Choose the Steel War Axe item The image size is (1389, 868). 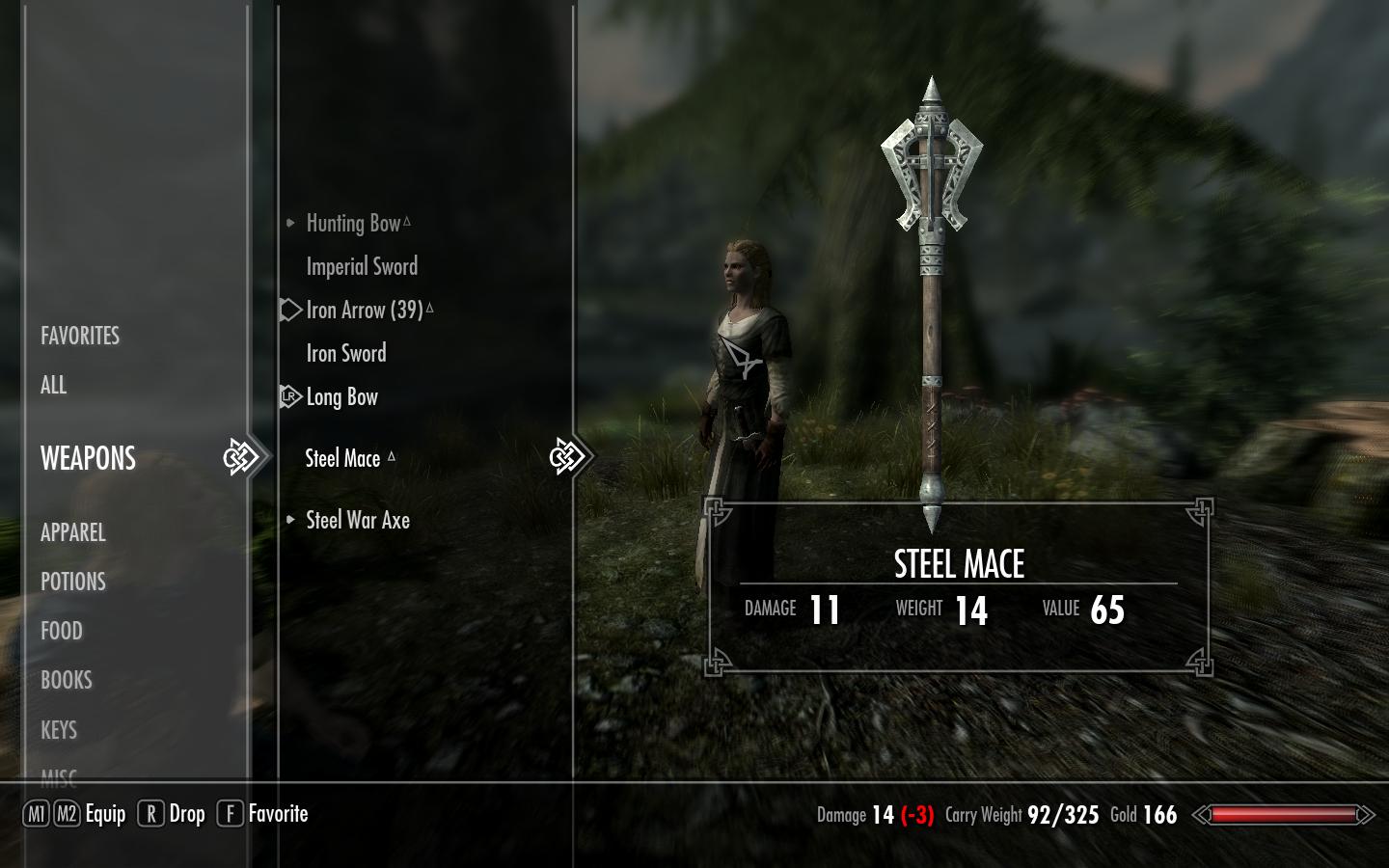point(358,521)
